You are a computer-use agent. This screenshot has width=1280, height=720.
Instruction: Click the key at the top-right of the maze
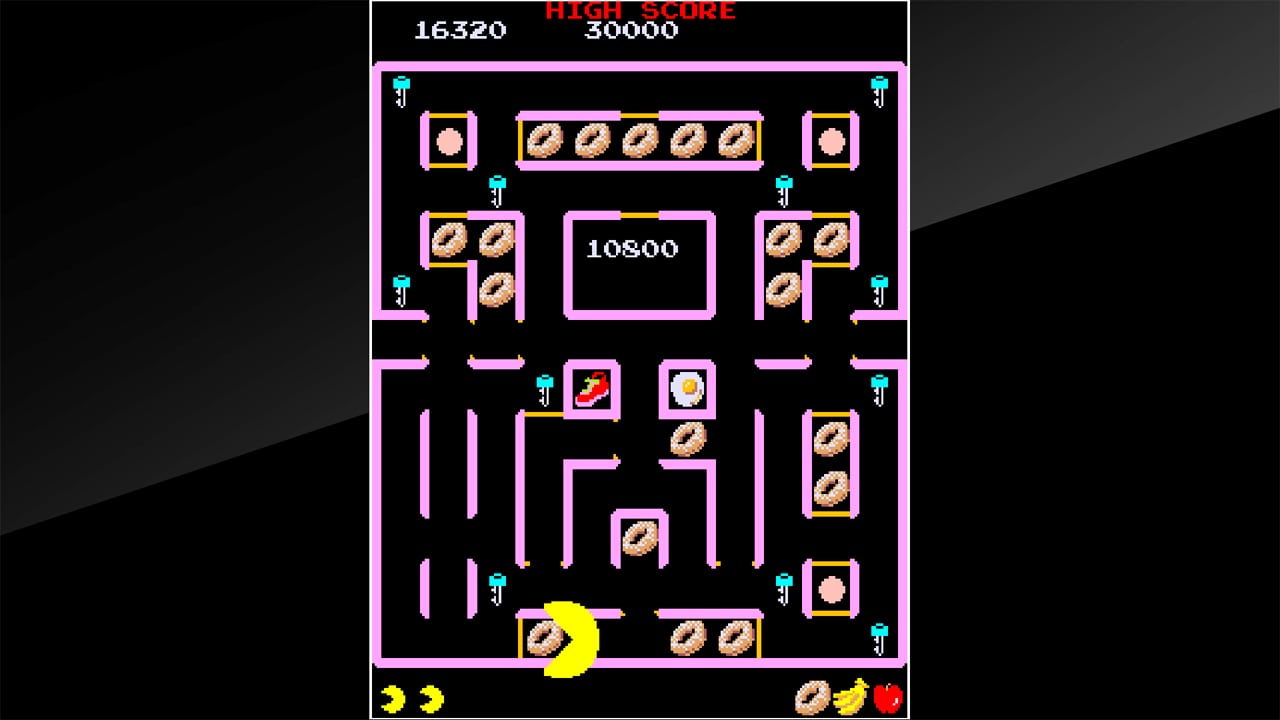coord(878,93)
